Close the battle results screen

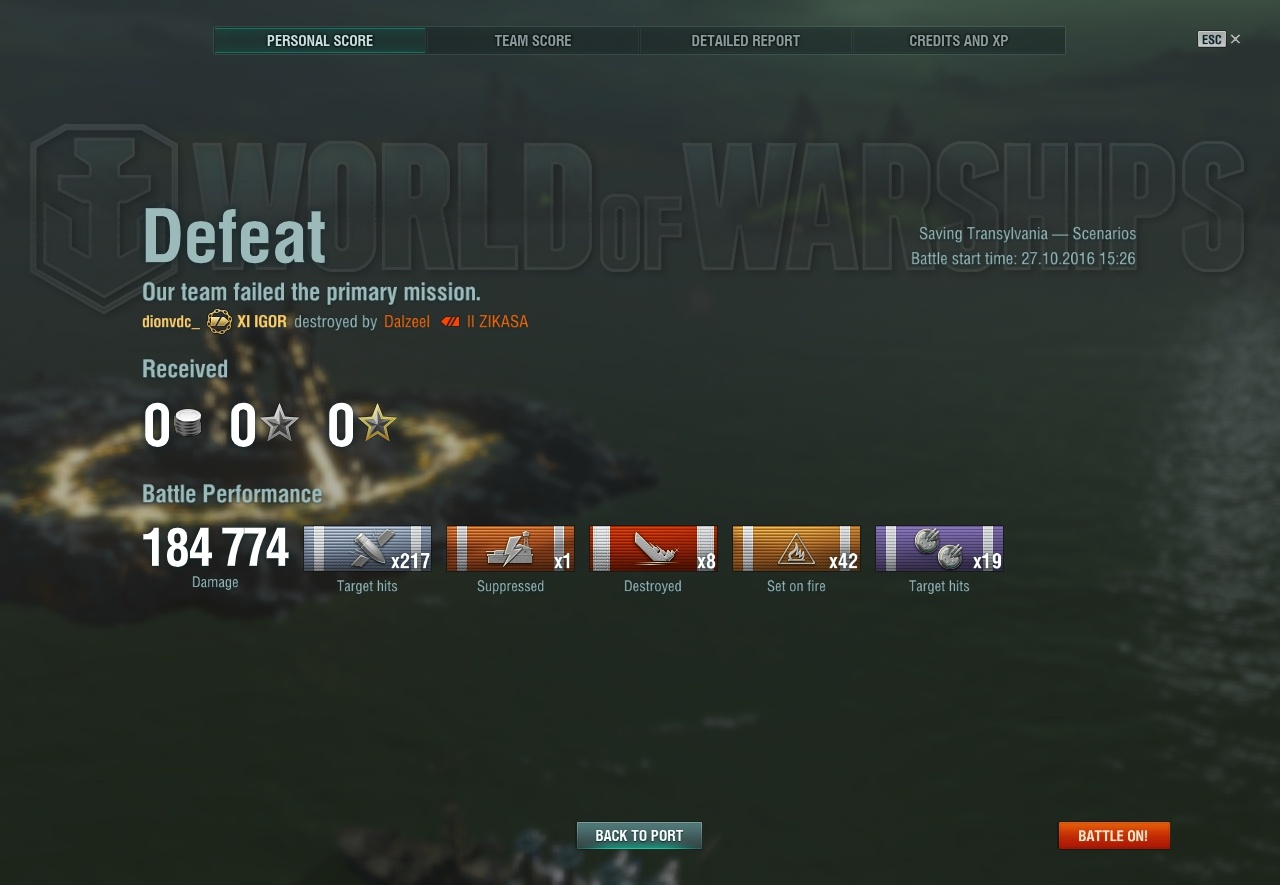pos(1235,39)
